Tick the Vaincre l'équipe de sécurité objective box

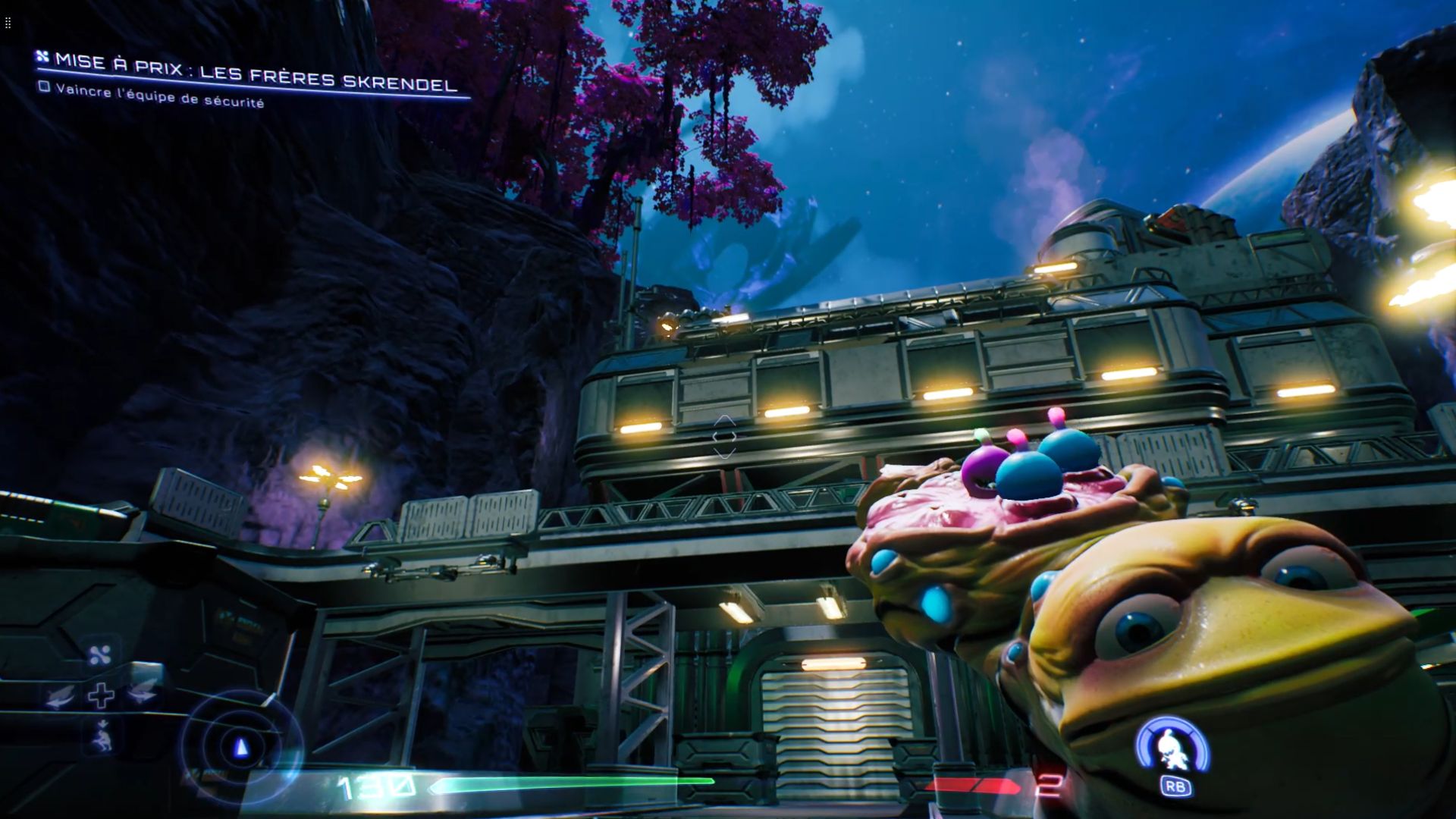point(45,87)
